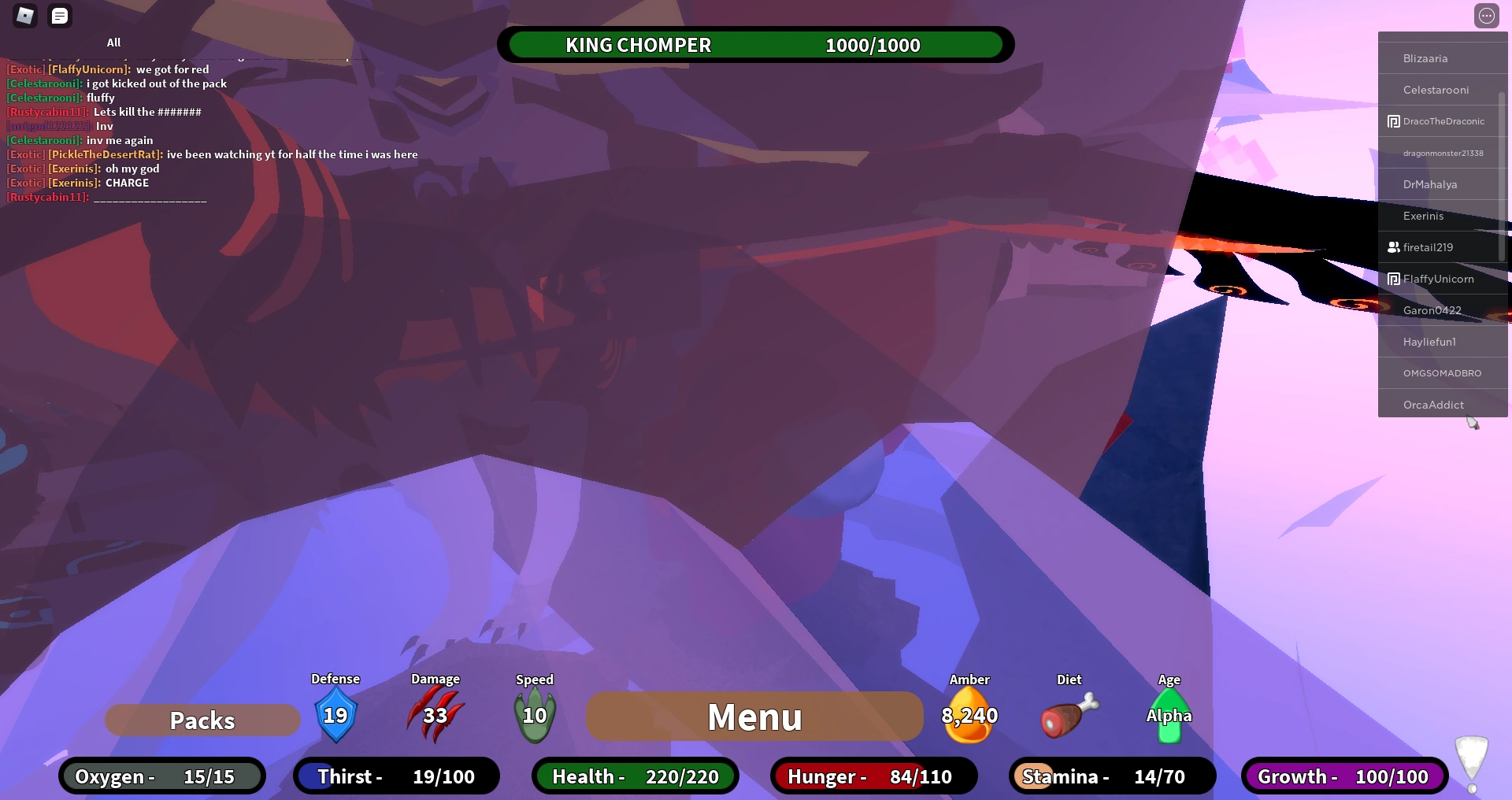Click the Amber currency icon
The width and height of the screenshot is (1512, 800).
point(969,715)
